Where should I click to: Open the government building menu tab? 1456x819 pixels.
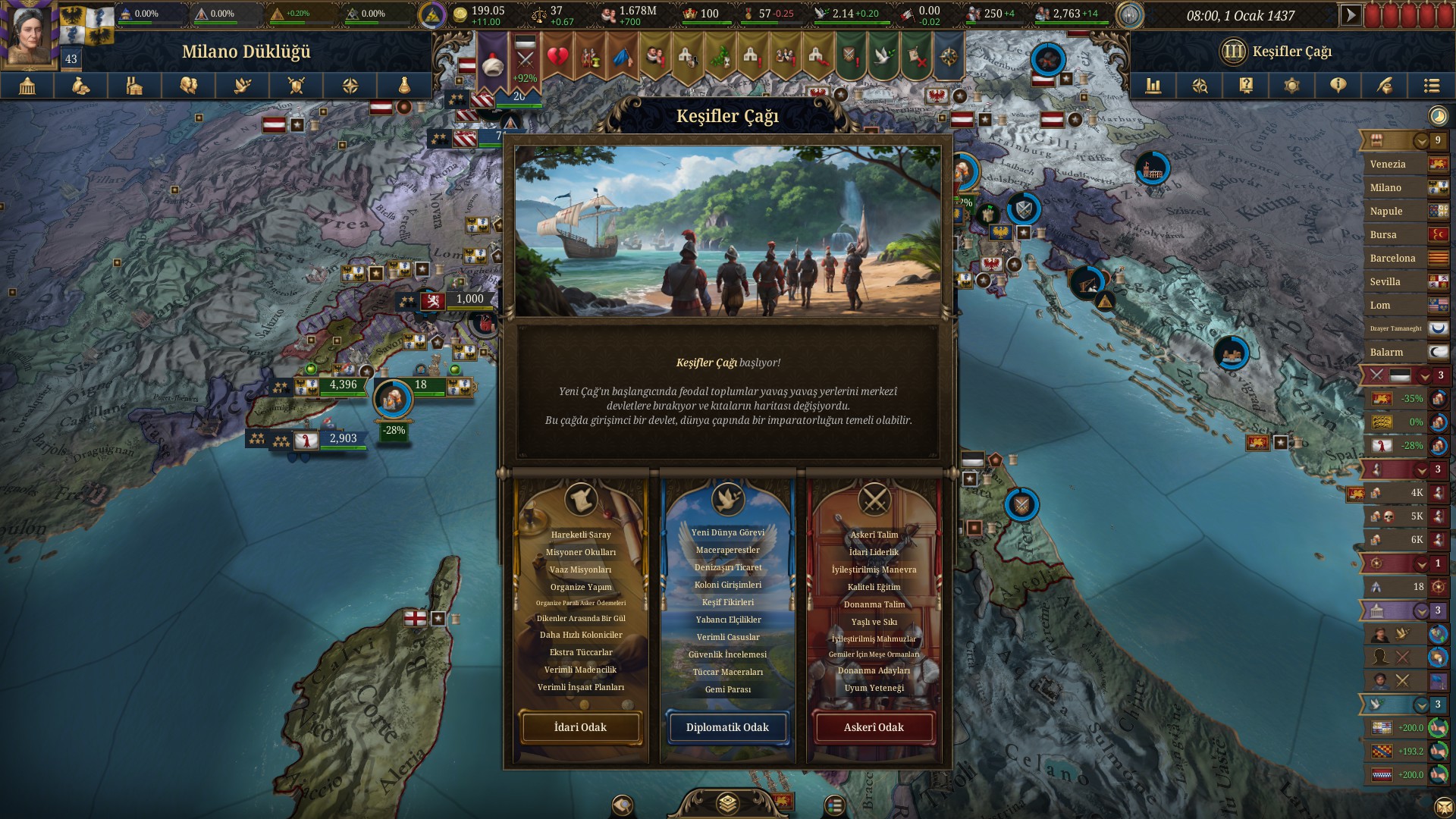click(x=27, y=86)
